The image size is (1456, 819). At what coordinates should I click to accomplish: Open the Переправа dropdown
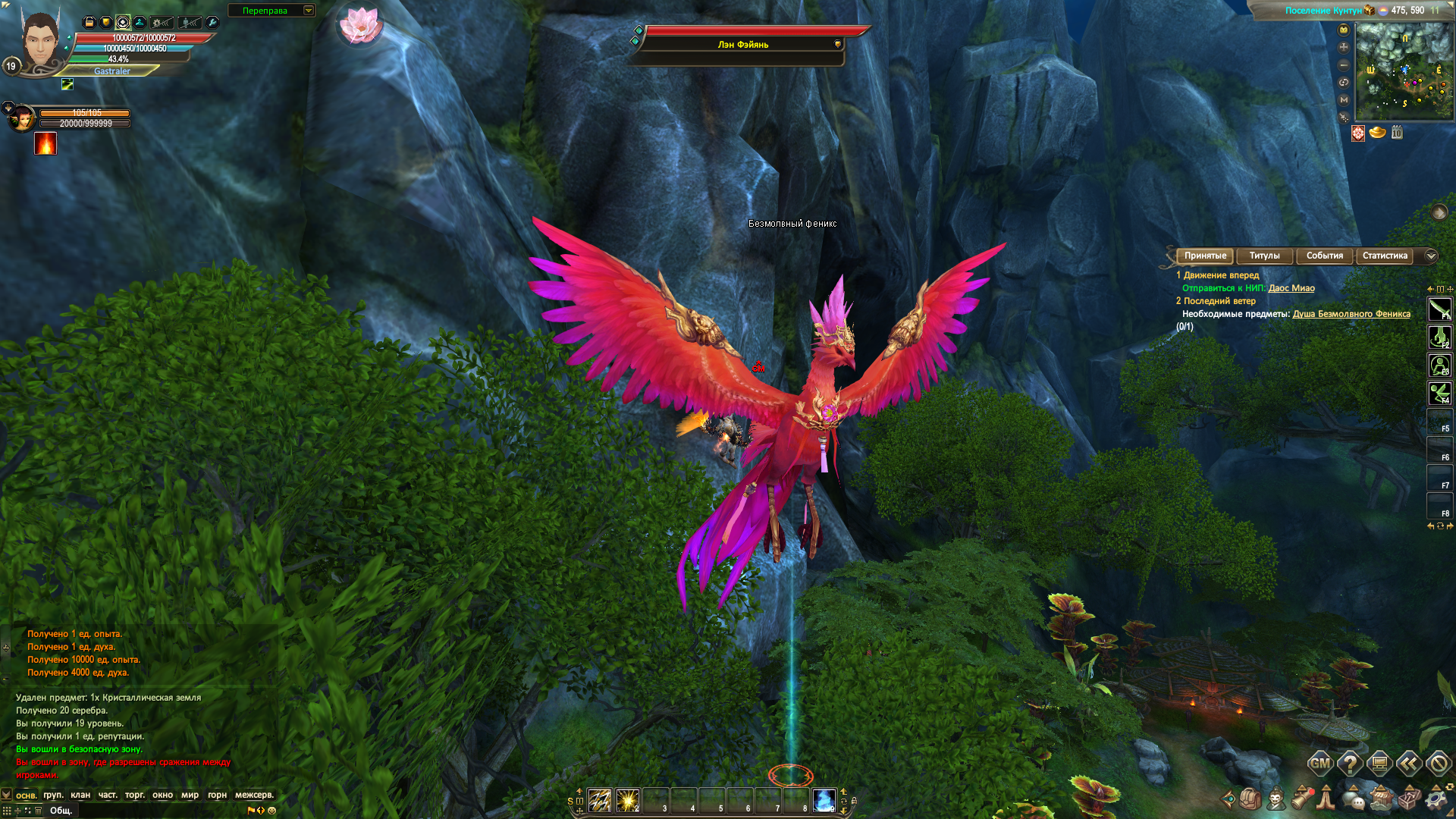(309, 11)
